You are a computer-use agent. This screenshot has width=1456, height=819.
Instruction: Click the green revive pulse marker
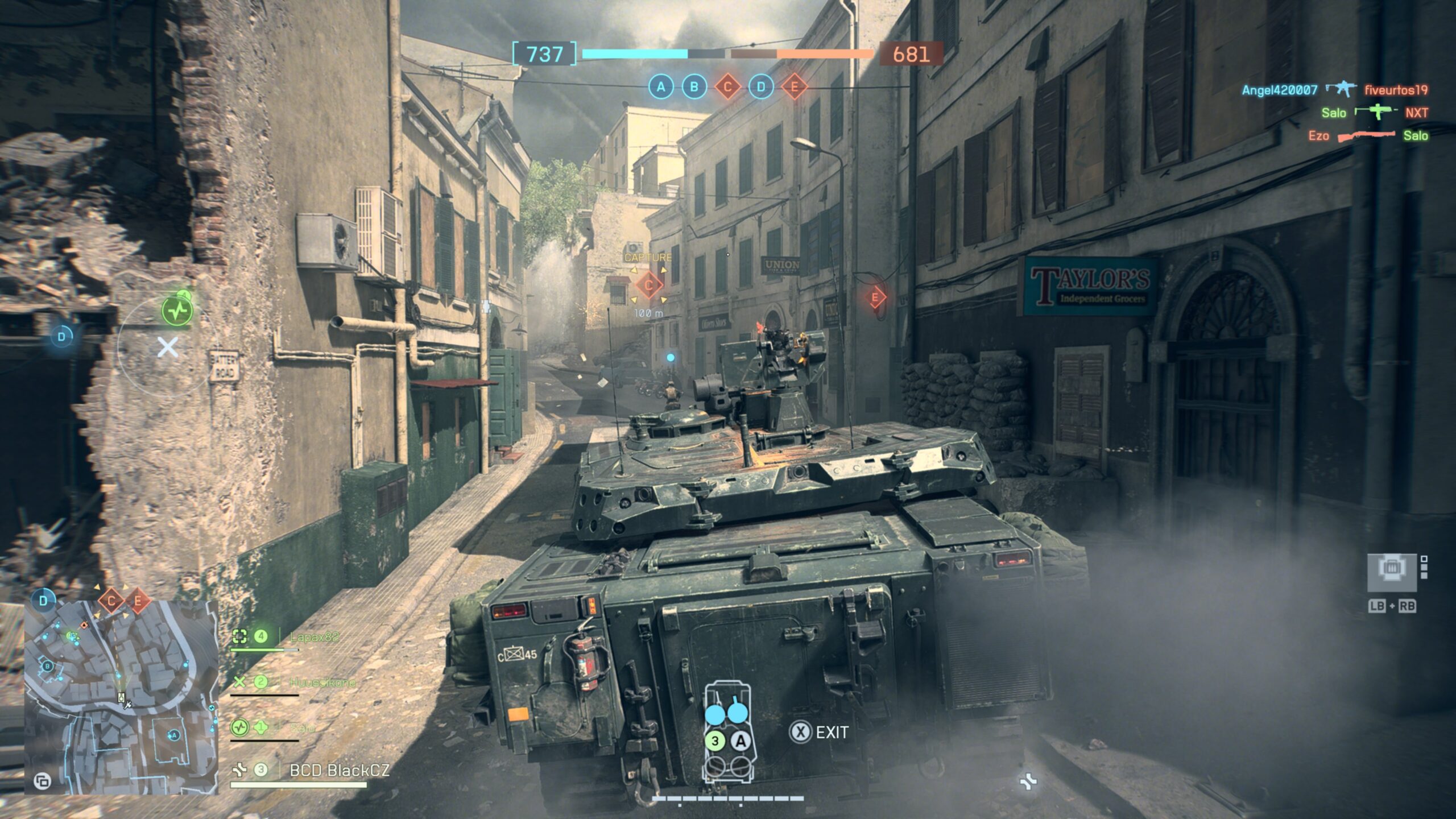[x=177, y=311]
